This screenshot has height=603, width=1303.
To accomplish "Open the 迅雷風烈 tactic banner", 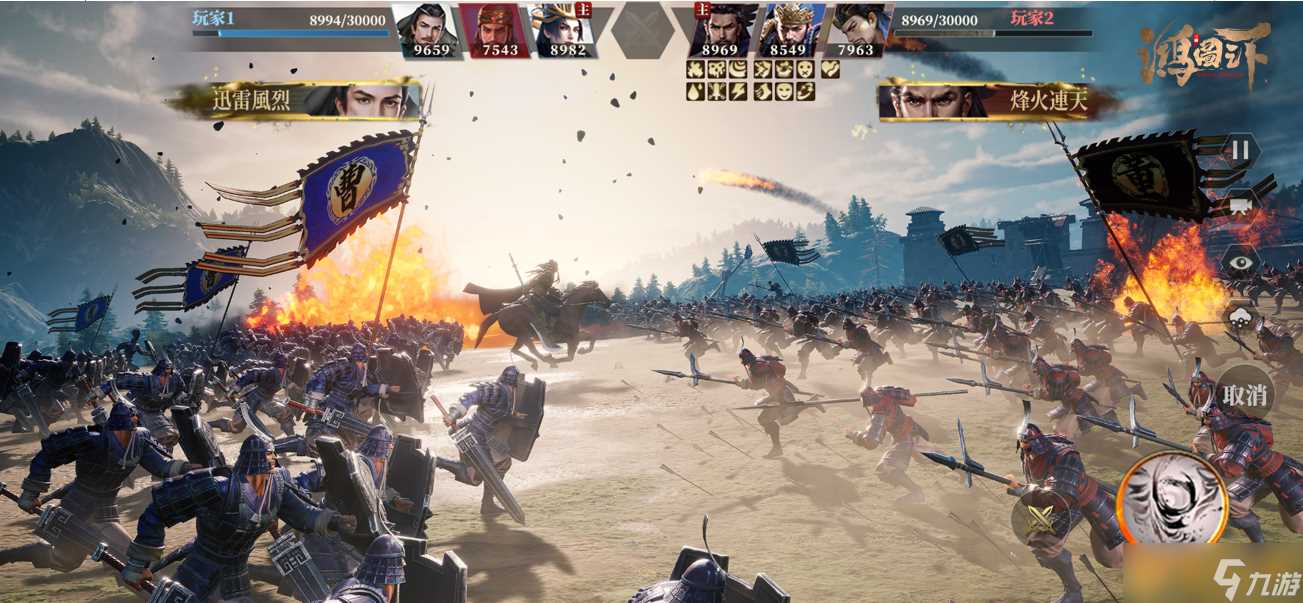I will pyautogui.click(x=300, y=100).
